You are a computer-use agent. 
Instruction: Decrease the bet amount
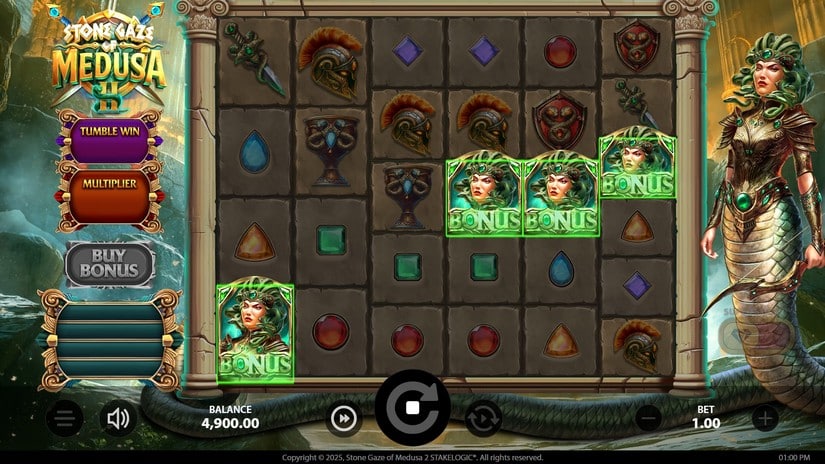(x=648, y=419)
